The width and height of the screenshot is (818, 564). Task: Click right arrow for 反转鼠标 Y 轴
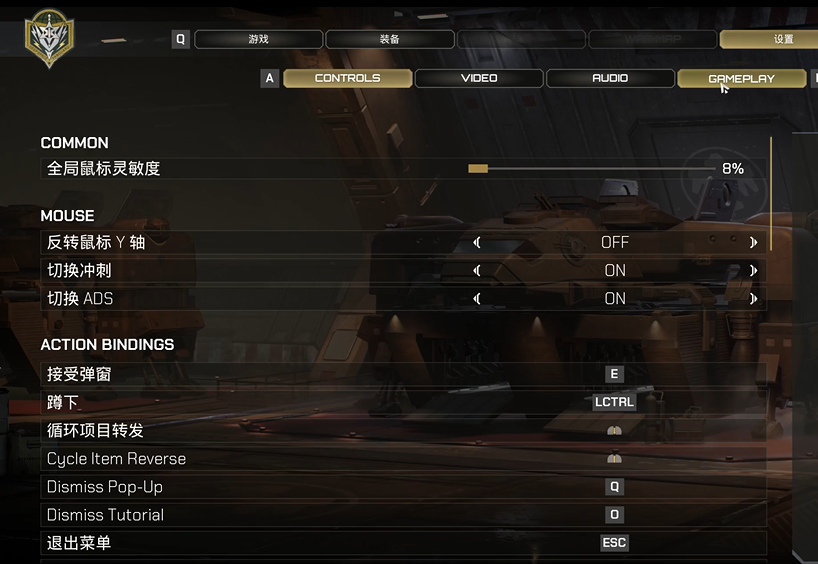coord(753,242)
